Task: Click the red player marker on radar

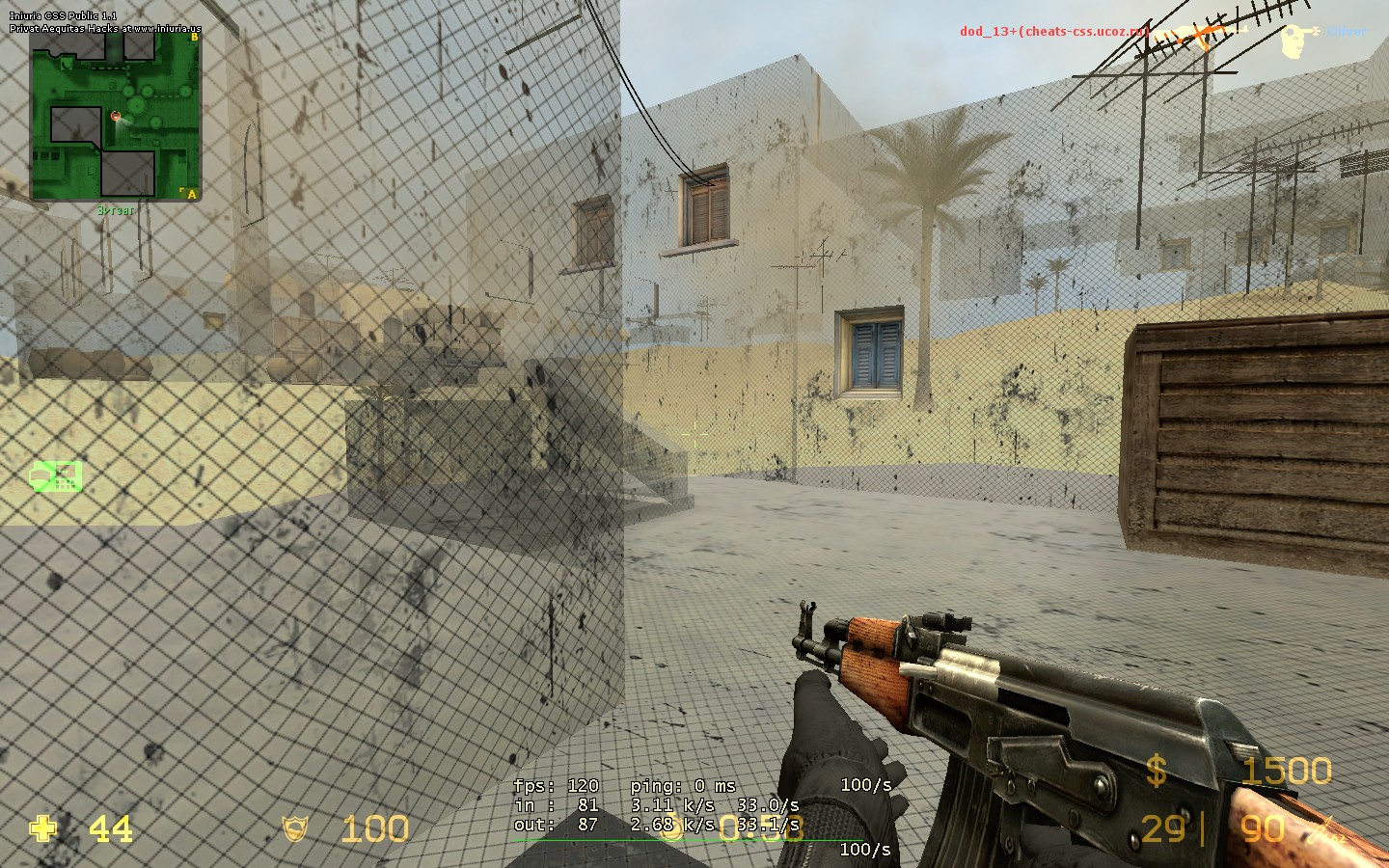Action: (116, 117)
